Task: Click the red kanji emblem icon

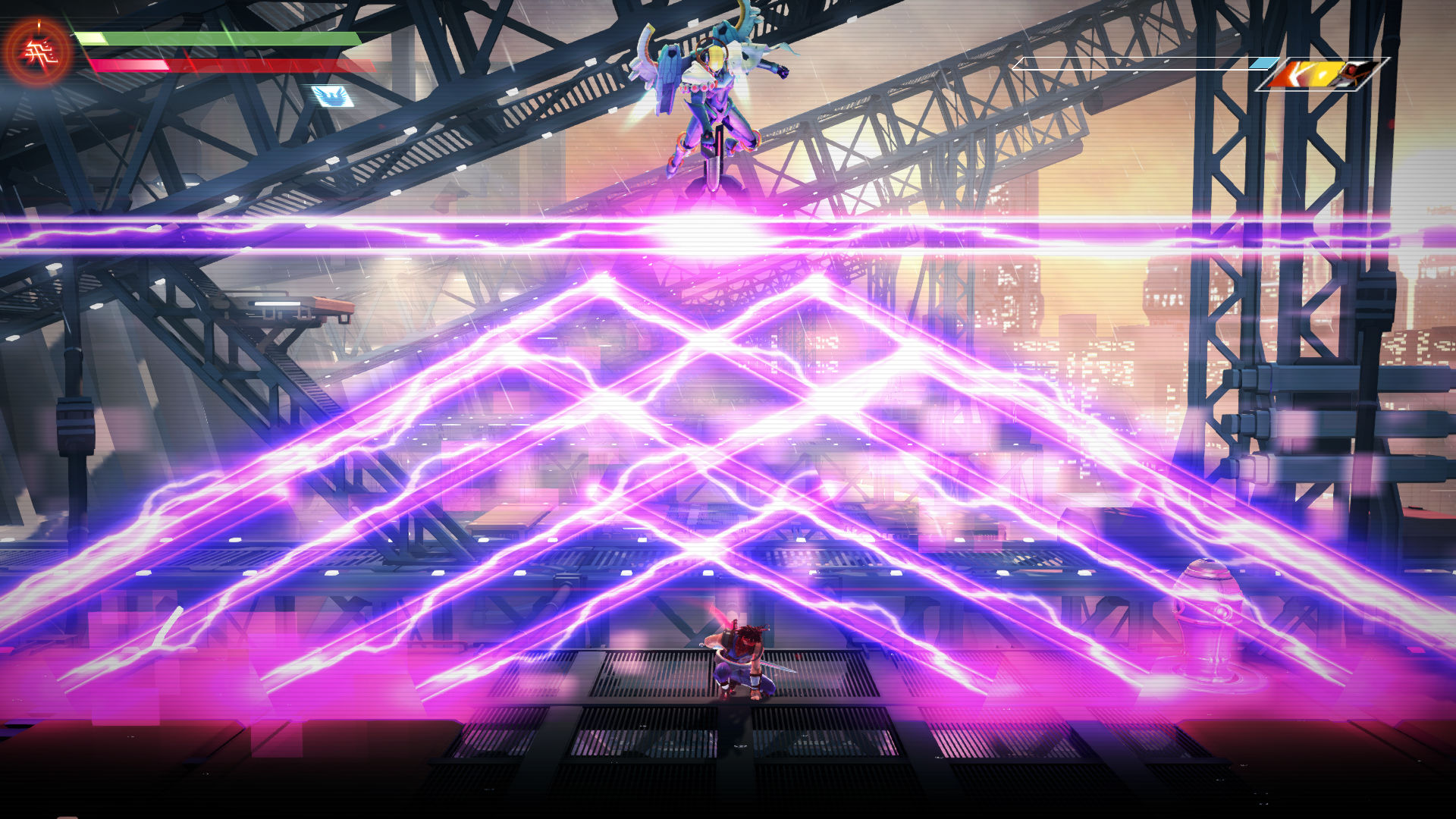Action: pyautogui.click(x=36, y=52)
